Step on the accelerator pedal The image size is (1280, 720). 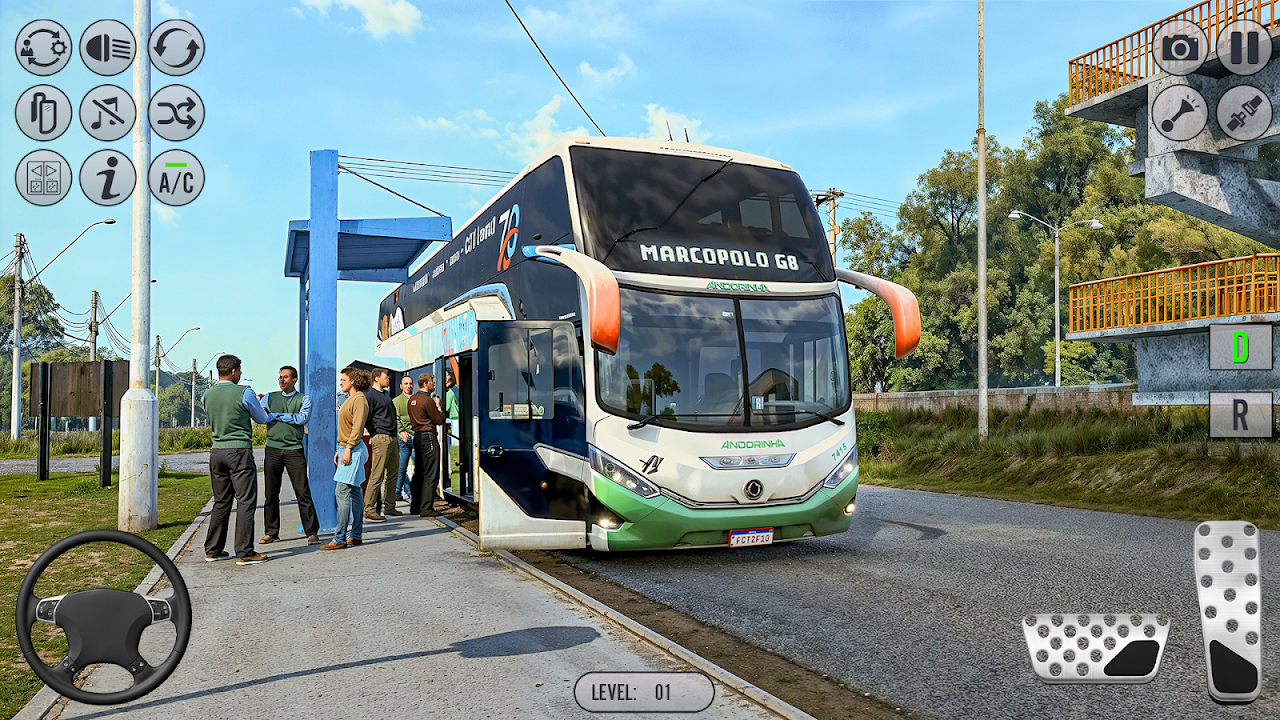(1228, 611)
